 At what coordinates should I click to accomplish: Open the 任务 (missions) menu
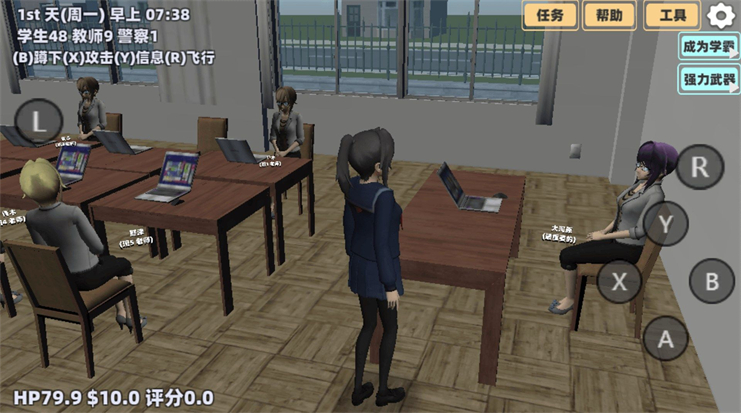(x=551, y=15)
